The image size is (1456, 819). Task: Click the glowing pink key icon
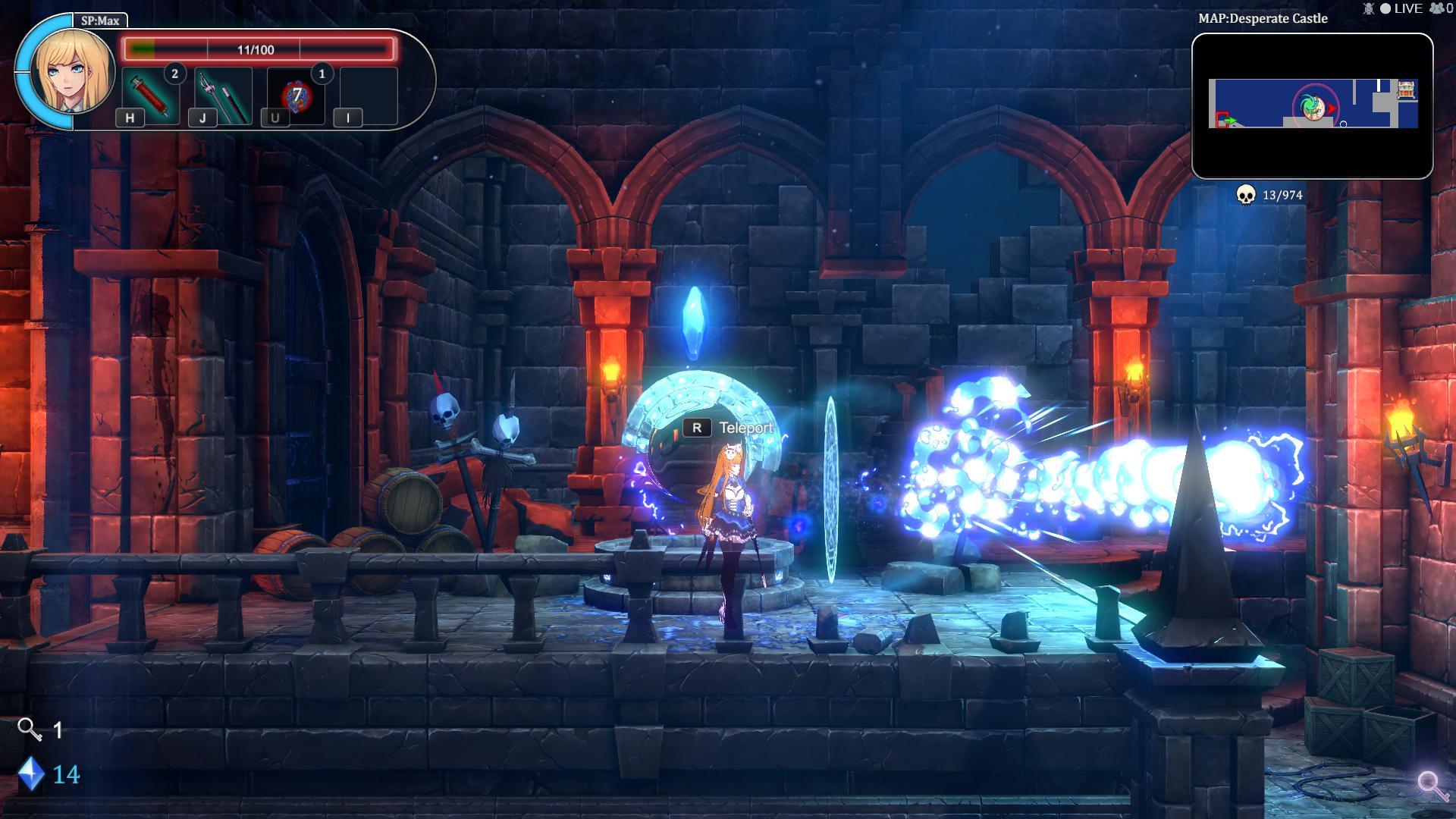[1432, 786]
